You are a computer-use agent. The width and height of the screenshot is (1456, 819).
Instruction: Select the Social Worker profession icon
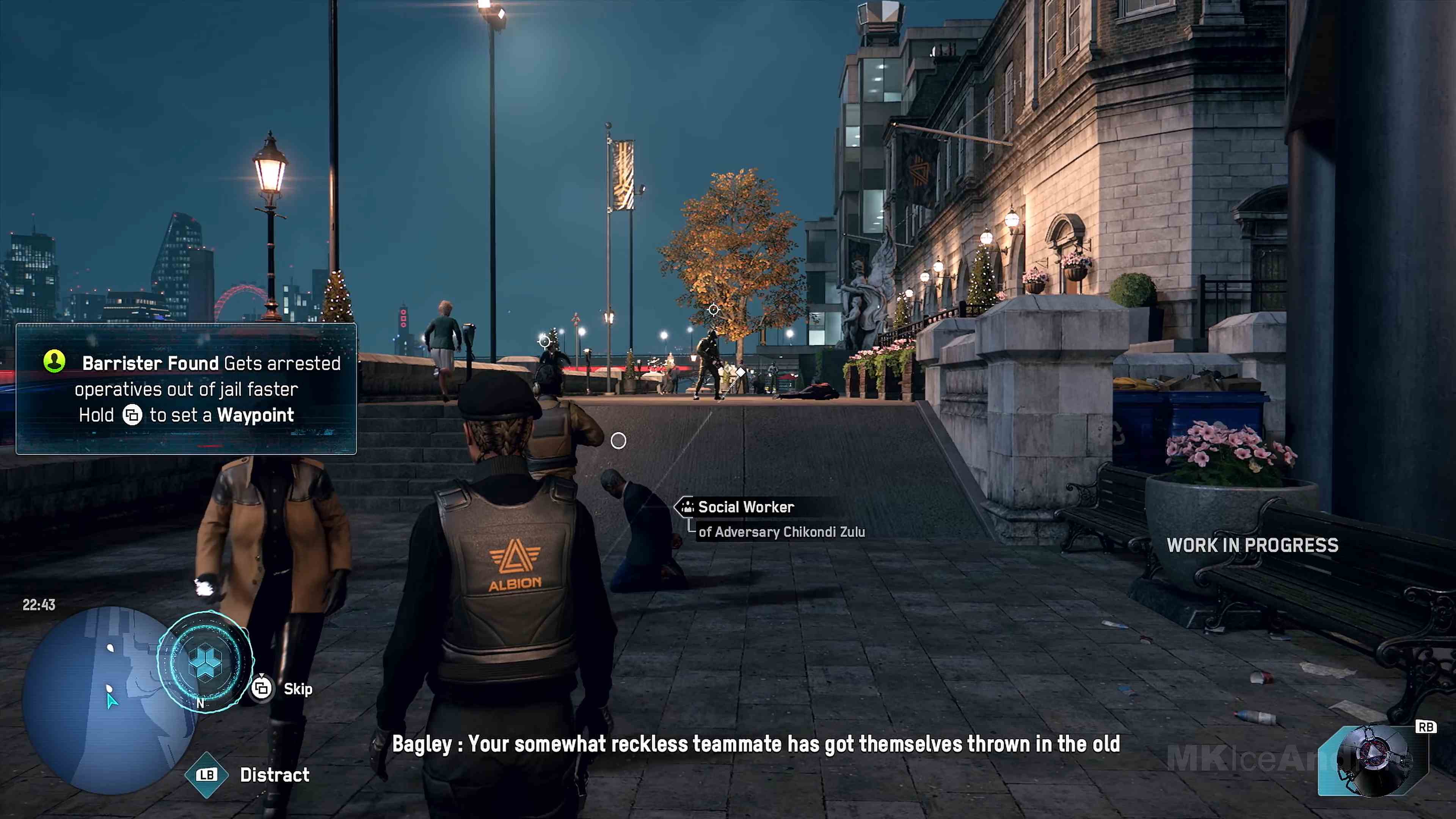click(687, 508)
